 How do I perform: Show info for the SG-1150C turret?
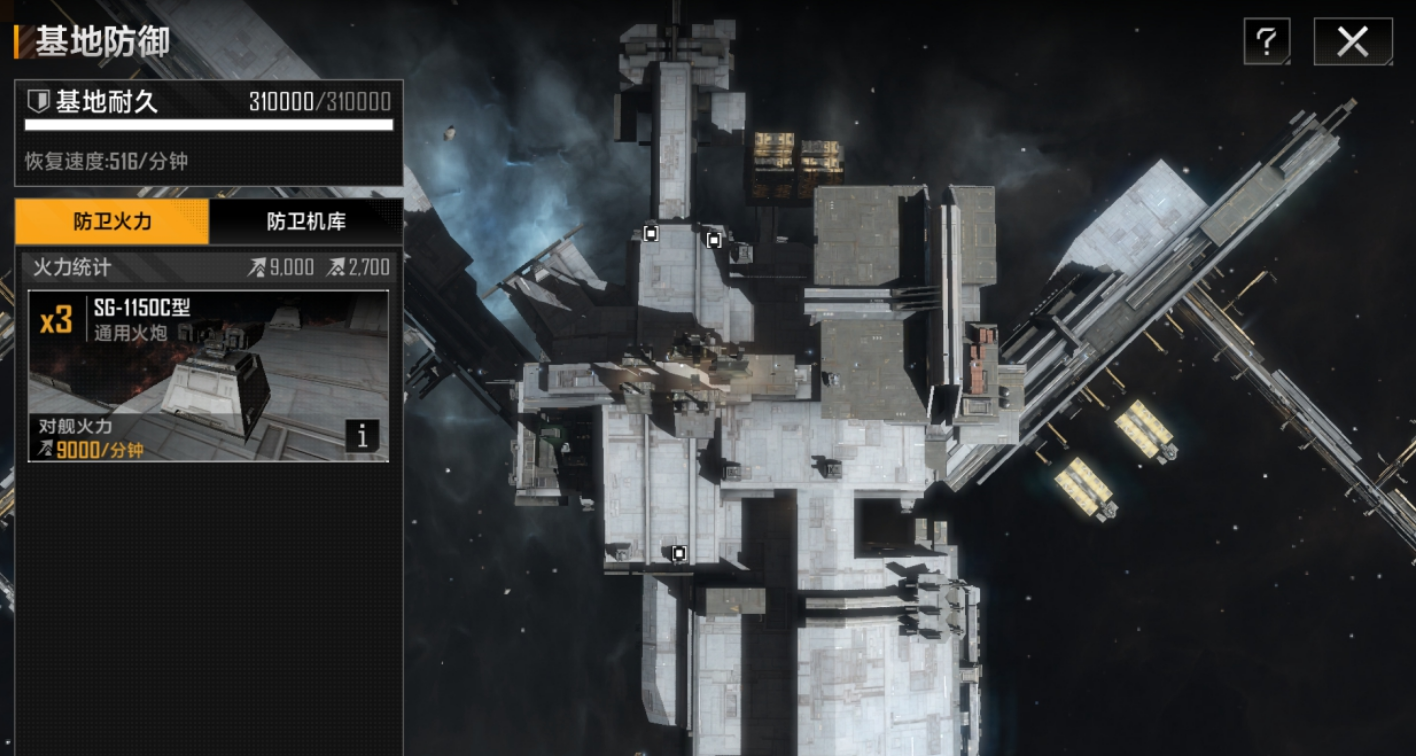(x=362, y=436)
